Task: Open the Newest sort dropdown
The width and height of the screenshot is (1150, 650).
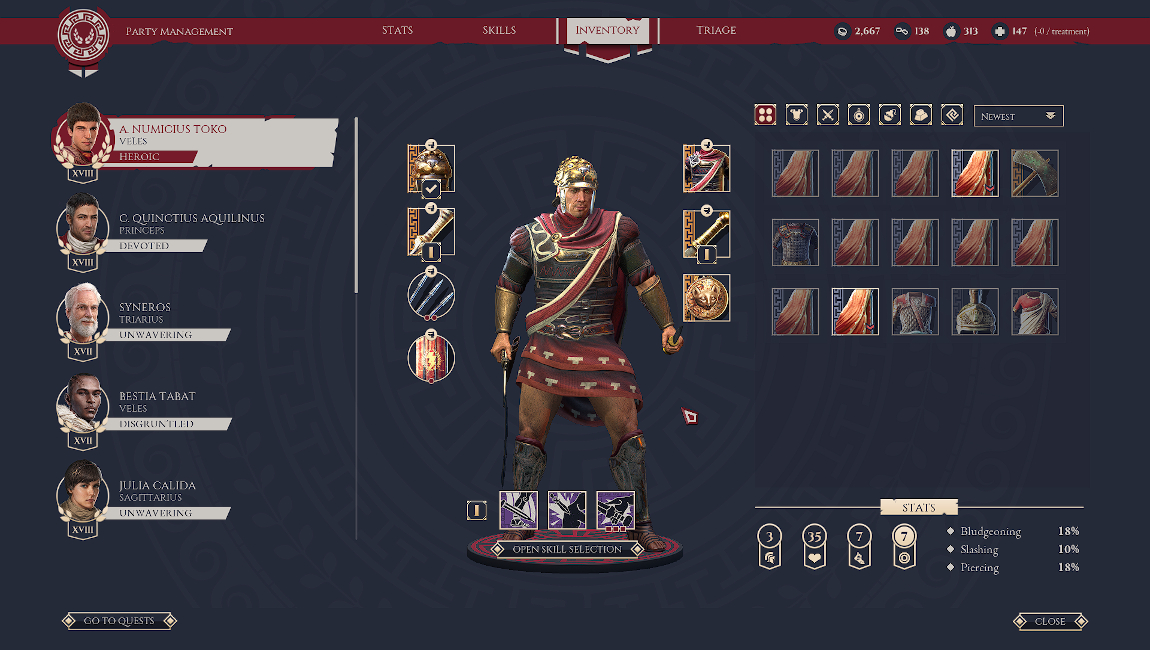Action: tap(1018, 116)
